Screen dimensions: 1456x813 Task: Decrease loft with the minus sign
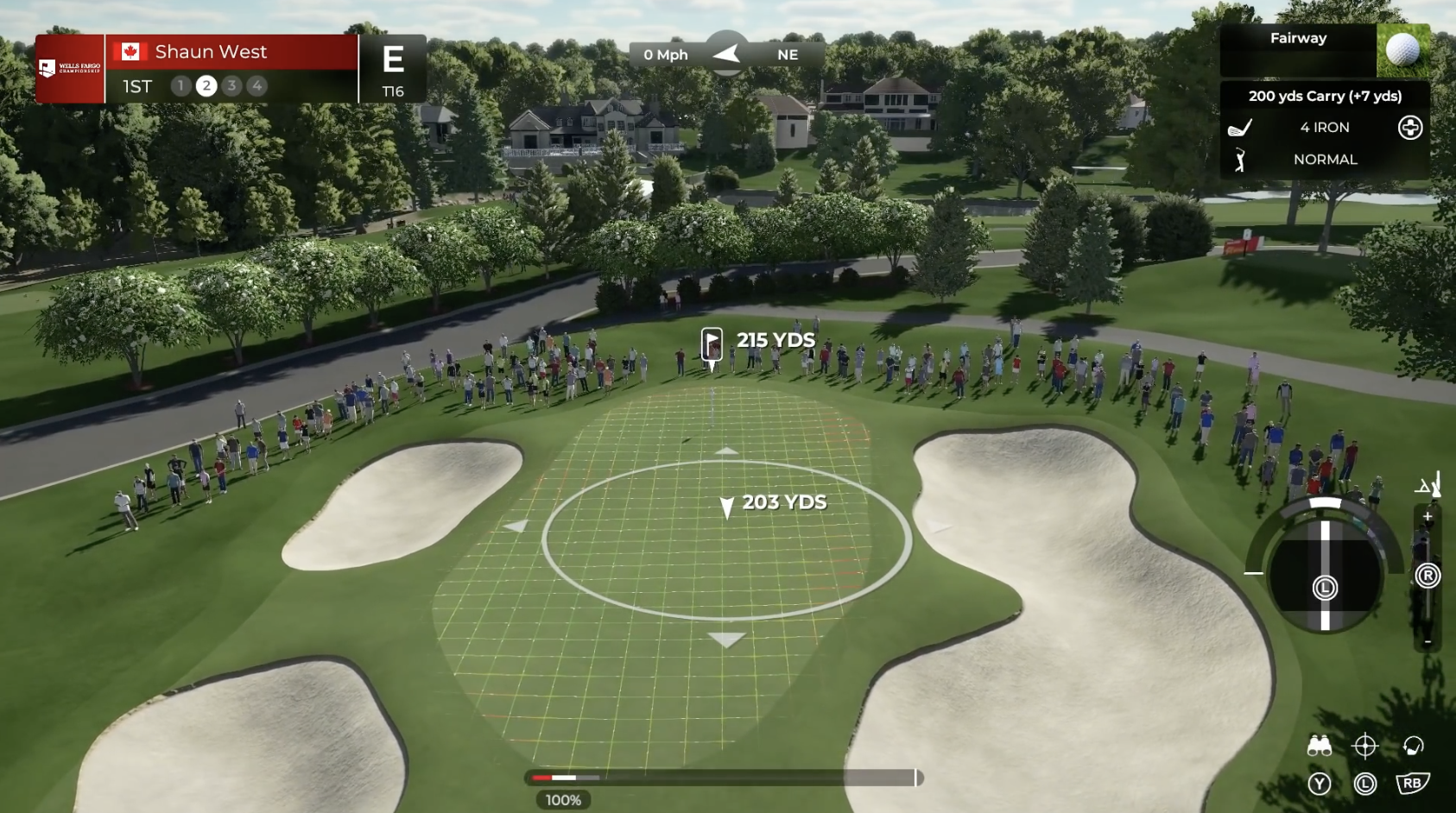[x=1428, y=641]
